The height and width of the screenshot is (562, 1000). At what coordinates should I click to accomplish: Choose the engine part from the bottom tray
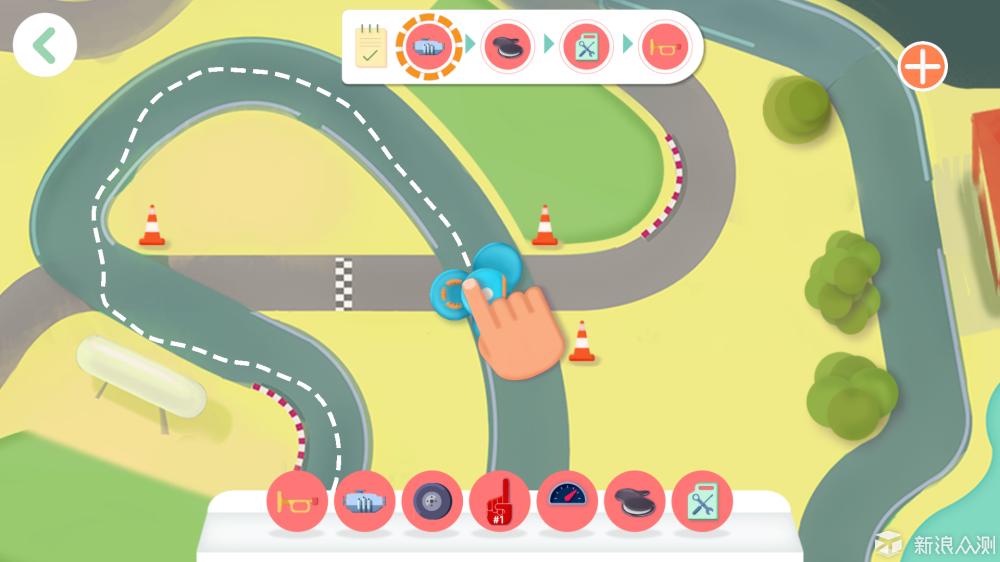(364, 500)
